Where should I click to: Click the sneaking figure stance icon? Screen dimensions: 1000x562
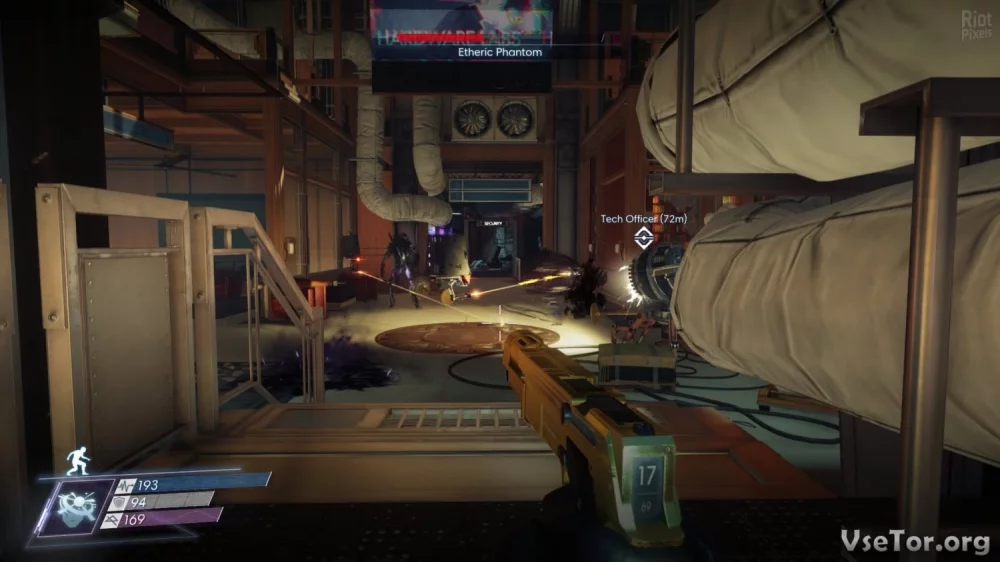[x=77, y=460]
